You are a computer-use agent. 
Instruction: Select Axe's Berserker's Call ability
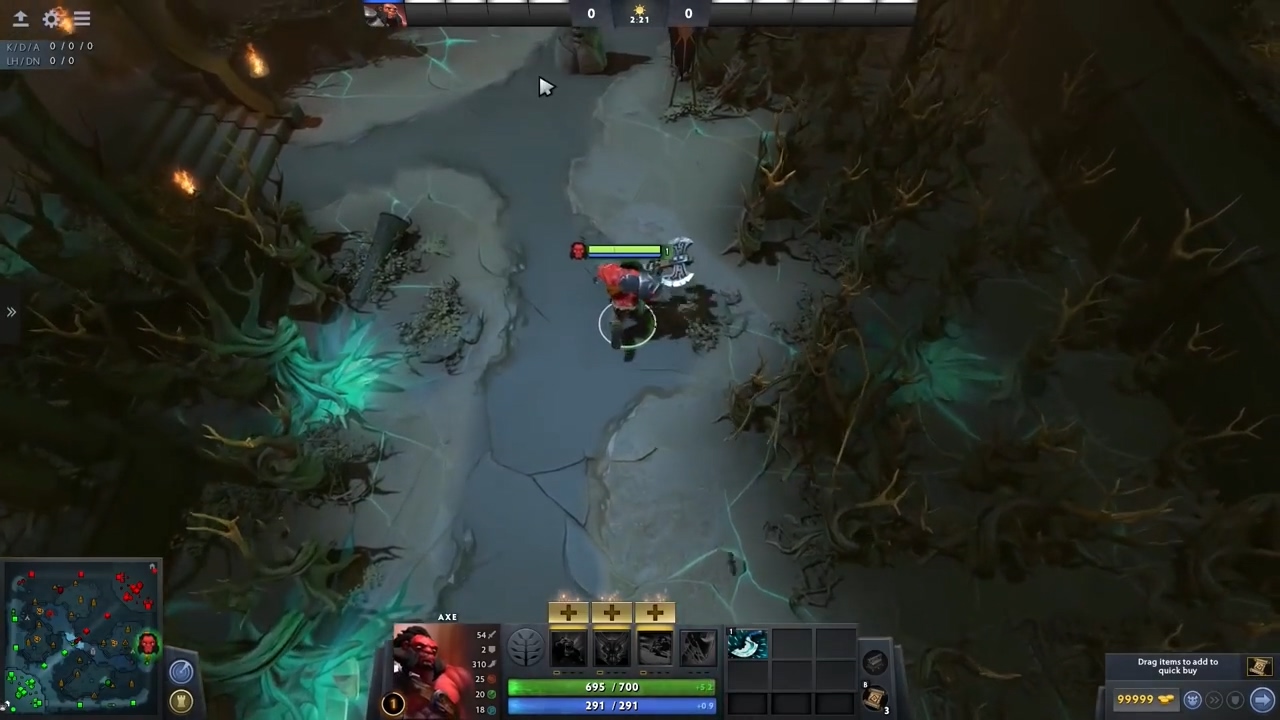pyautogui.click(x=570, y=649)
